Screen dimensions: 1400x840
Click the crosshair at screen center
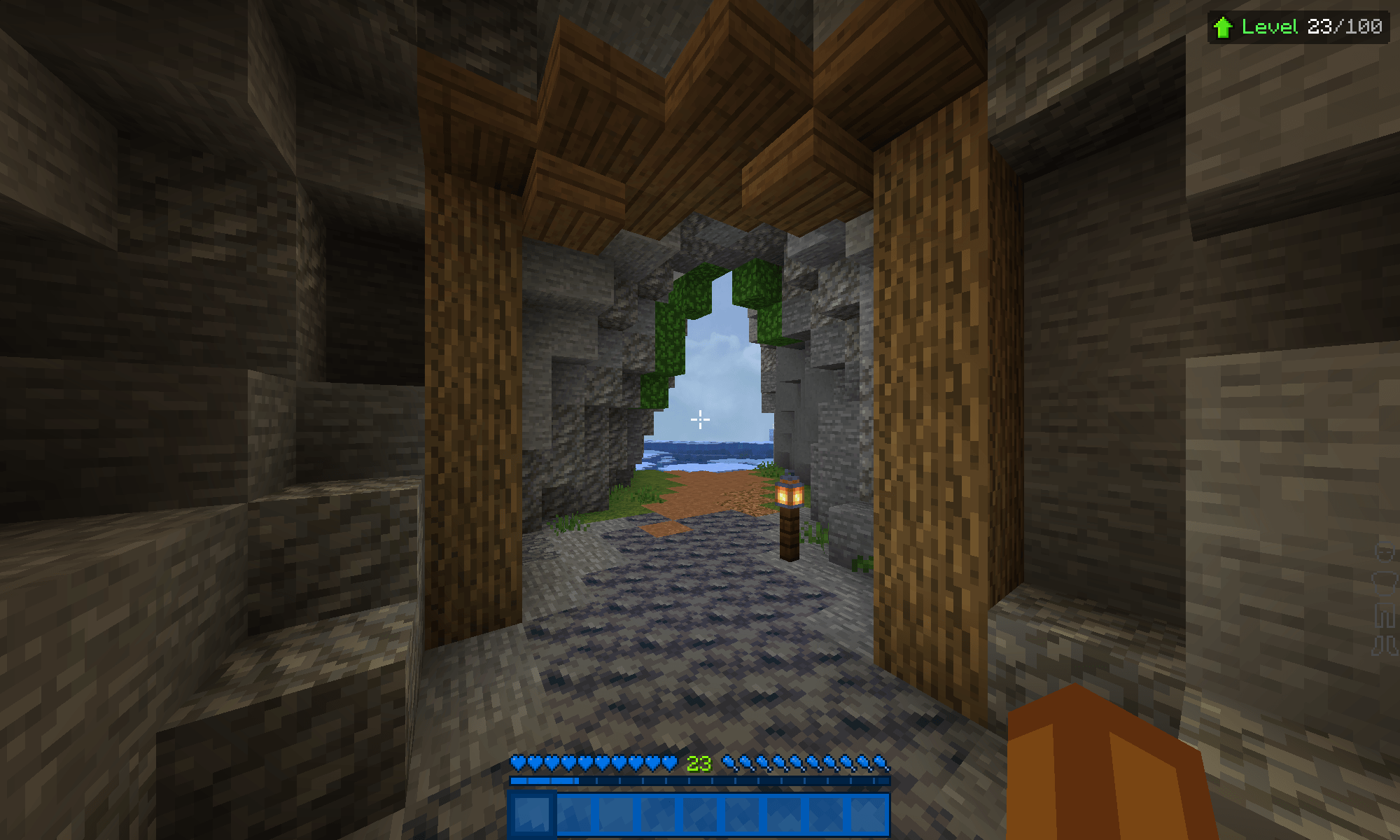click(700, 420)
